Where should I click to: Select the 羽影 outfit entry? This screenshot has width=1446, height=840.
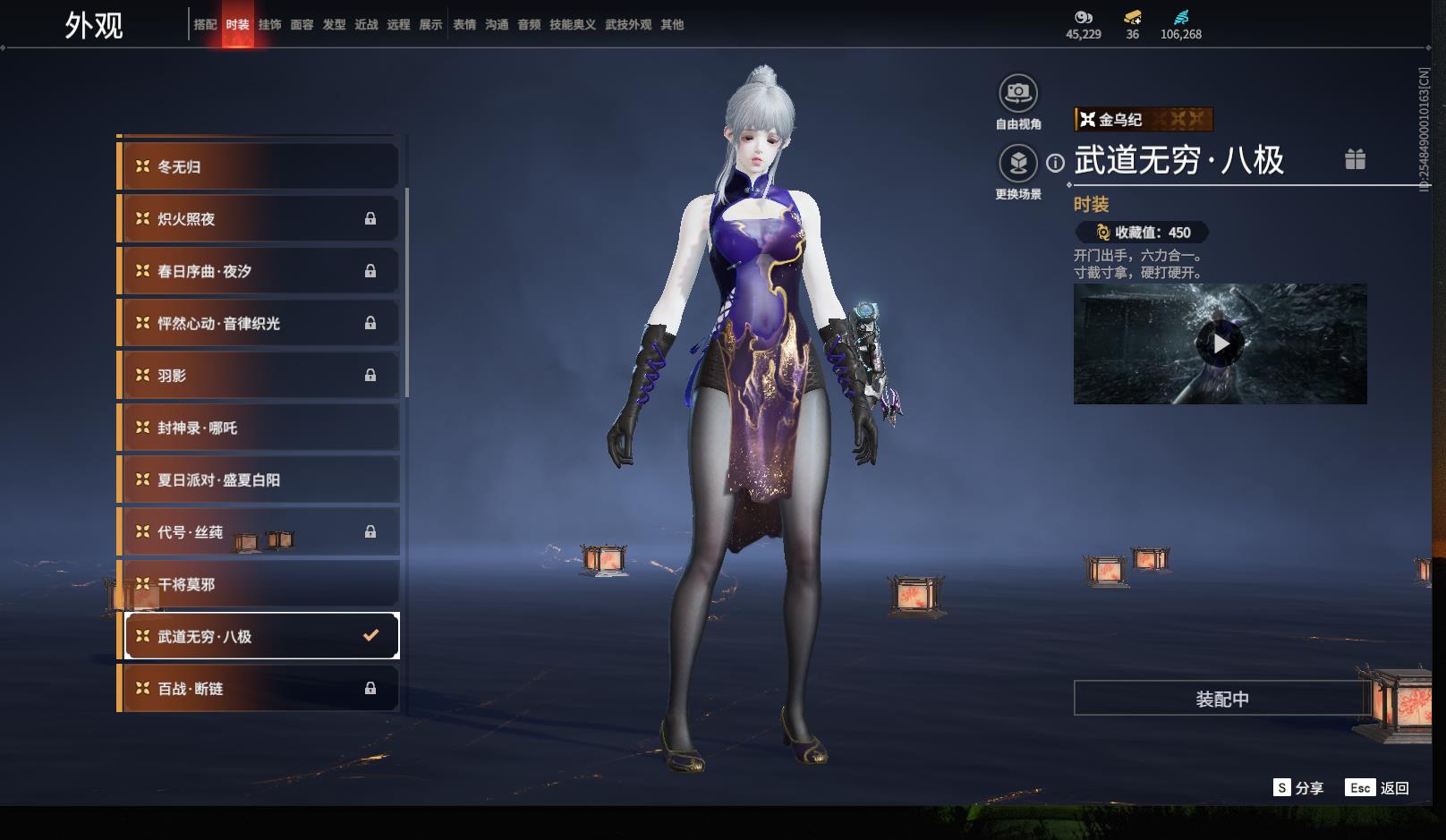pos(259,376)
